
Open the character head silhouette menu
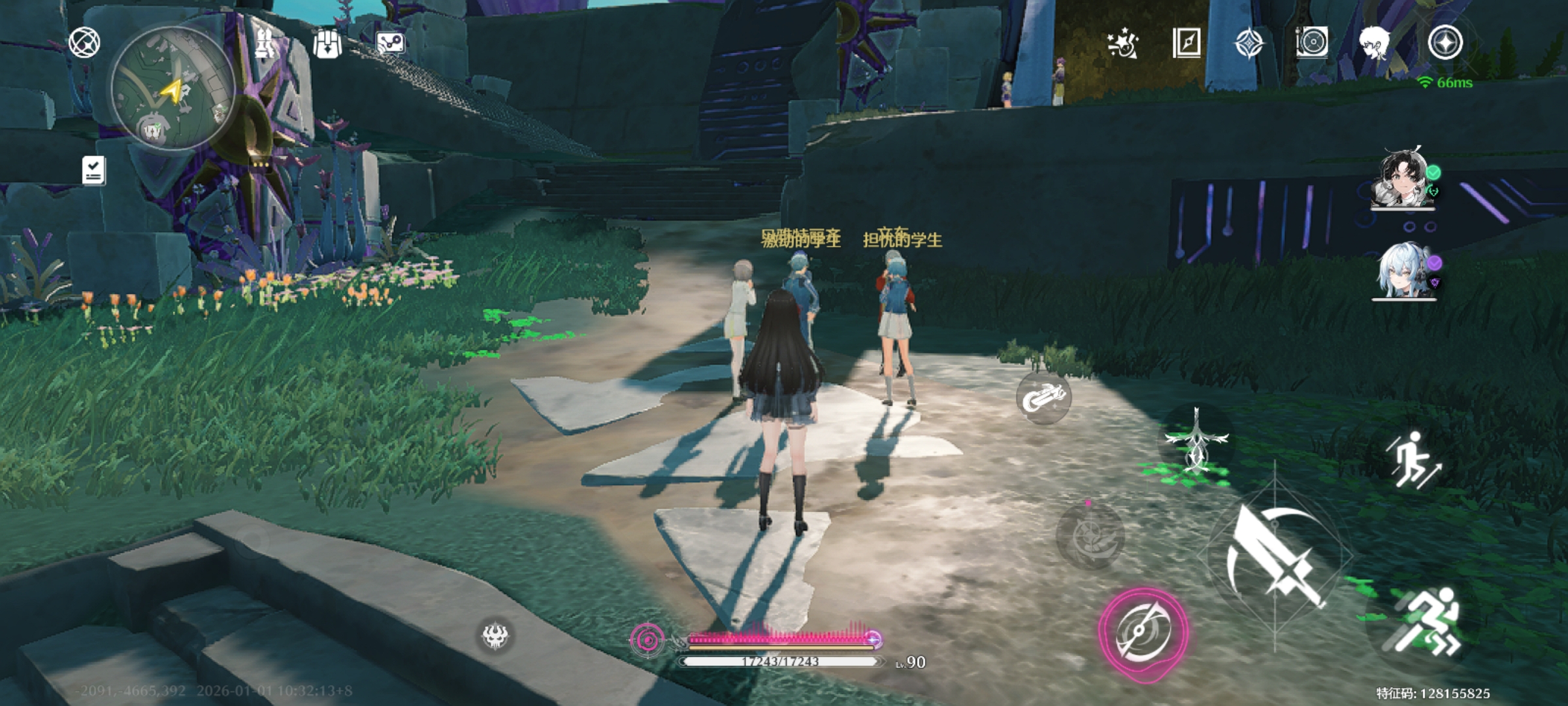(1375, 43)
